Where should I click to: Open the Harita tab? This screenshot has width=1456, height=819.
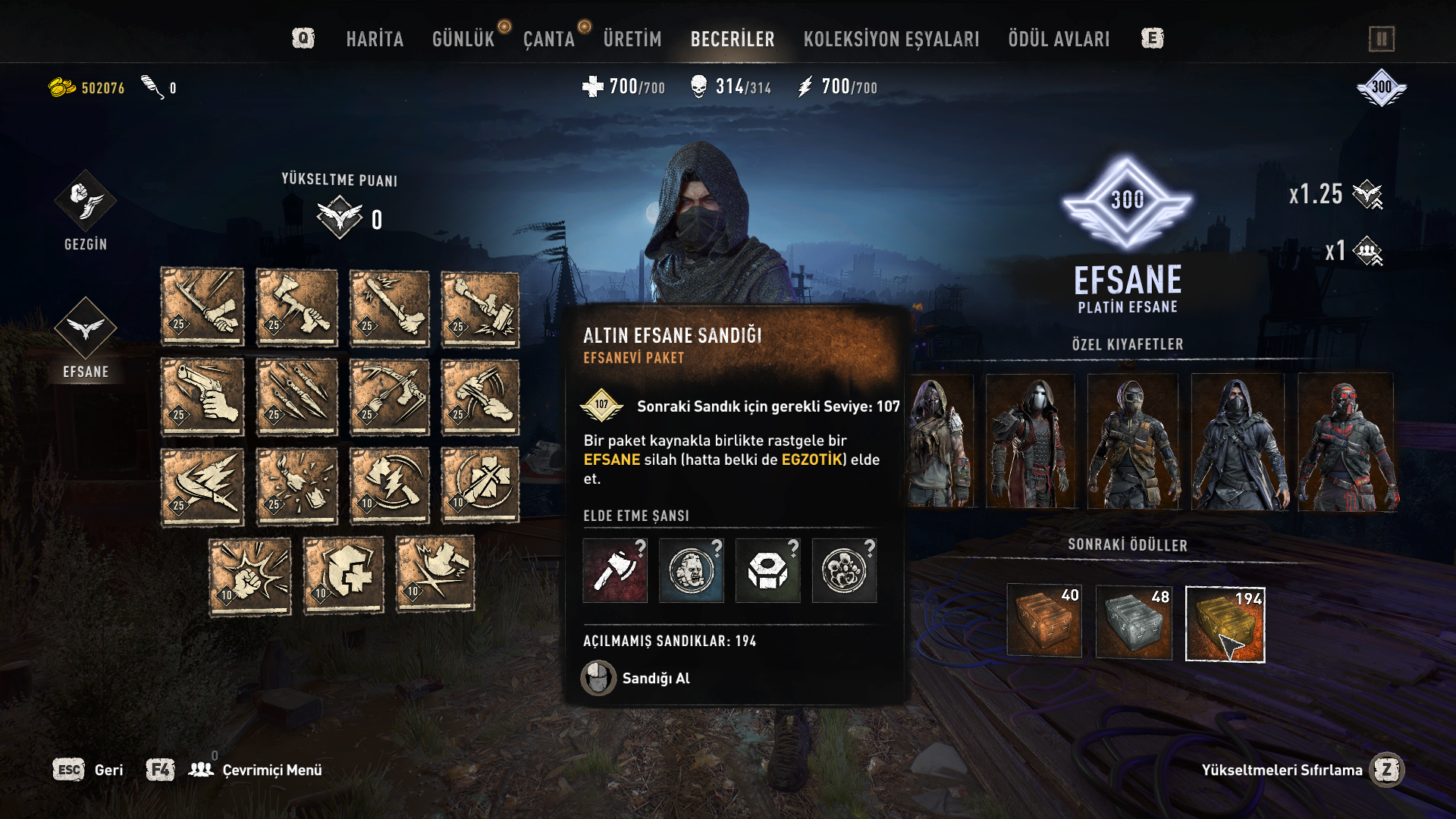tap(375, 39)
